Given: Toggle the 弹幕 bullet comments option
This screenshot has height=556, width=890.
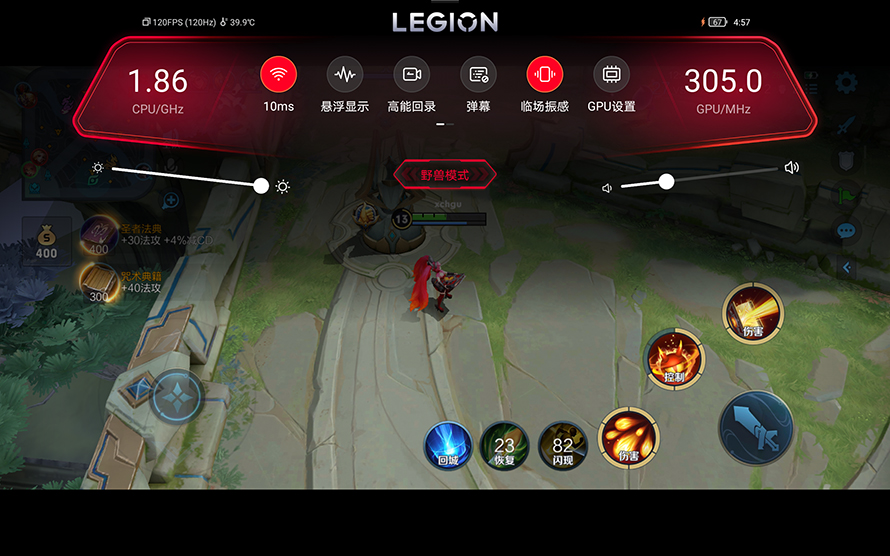Looking at the screenshot, I should click(x=478, y=75).
